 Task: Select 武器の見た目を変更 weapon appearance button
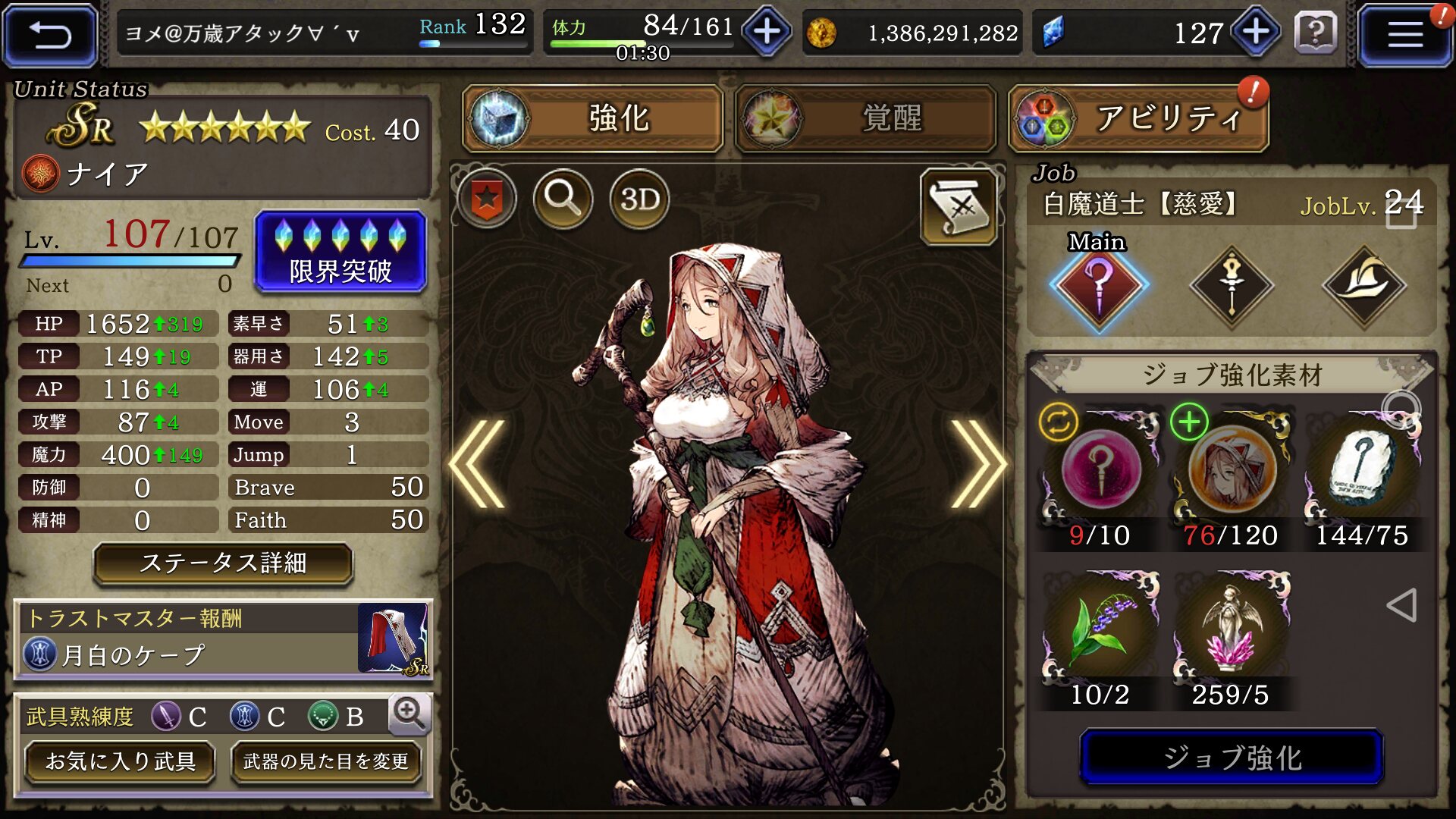point(326,761)
